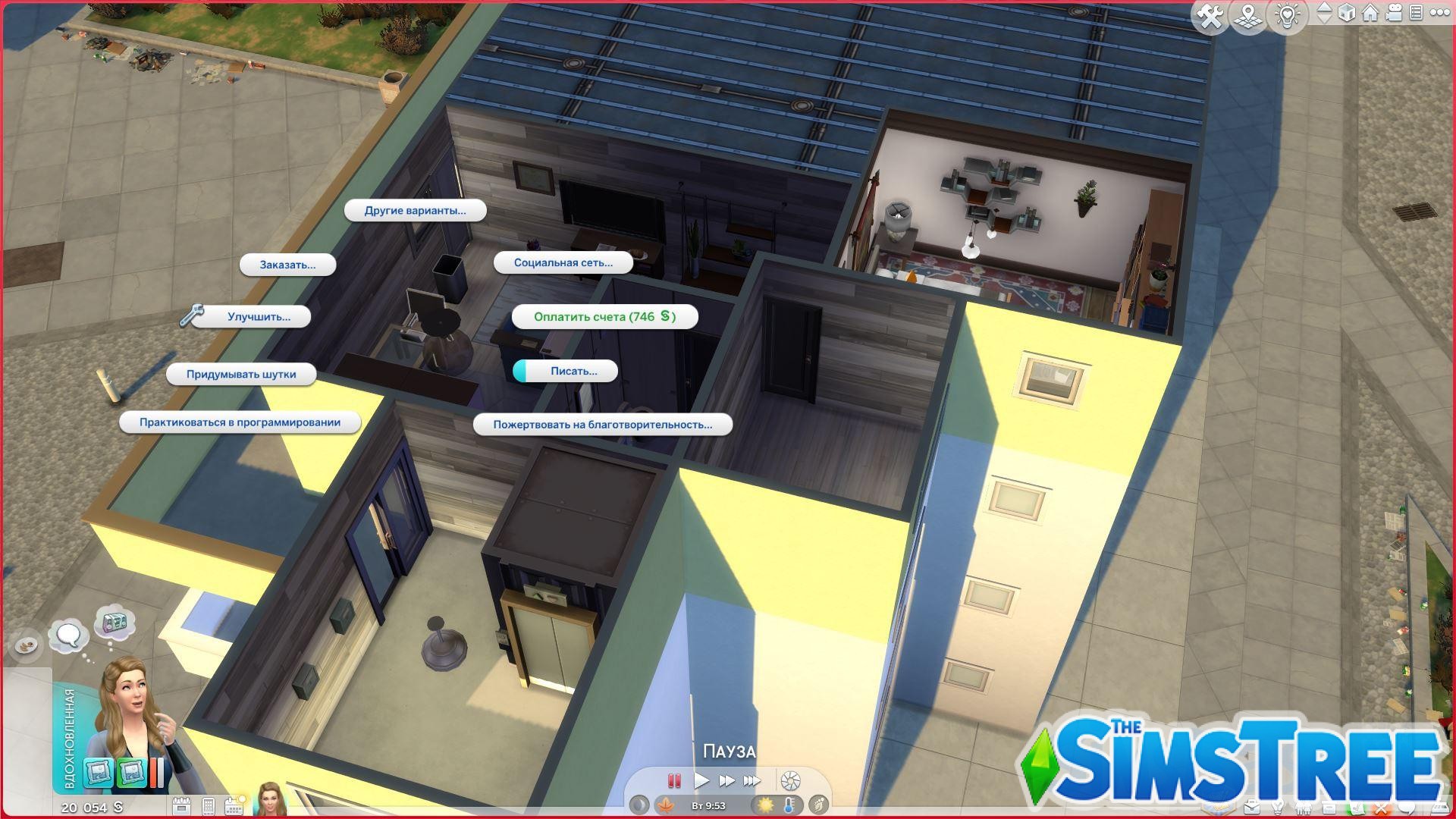Screen dimensions: 1456x819
Task: Open the notification wall list icon
Action: pos(1417,12)
